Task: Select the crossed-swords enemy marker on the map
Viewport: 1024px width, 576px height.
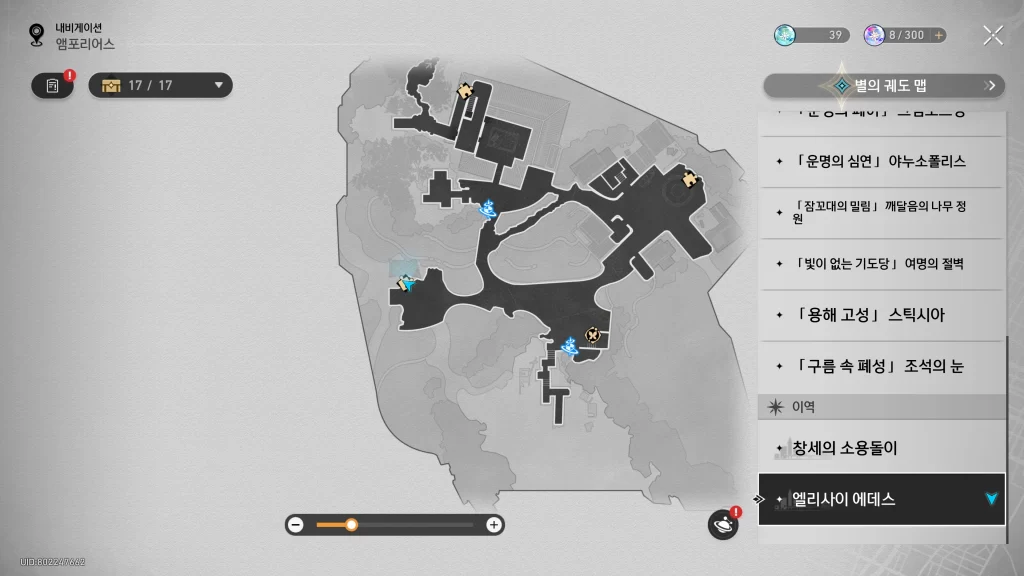Action: click(x=593, y=334)
